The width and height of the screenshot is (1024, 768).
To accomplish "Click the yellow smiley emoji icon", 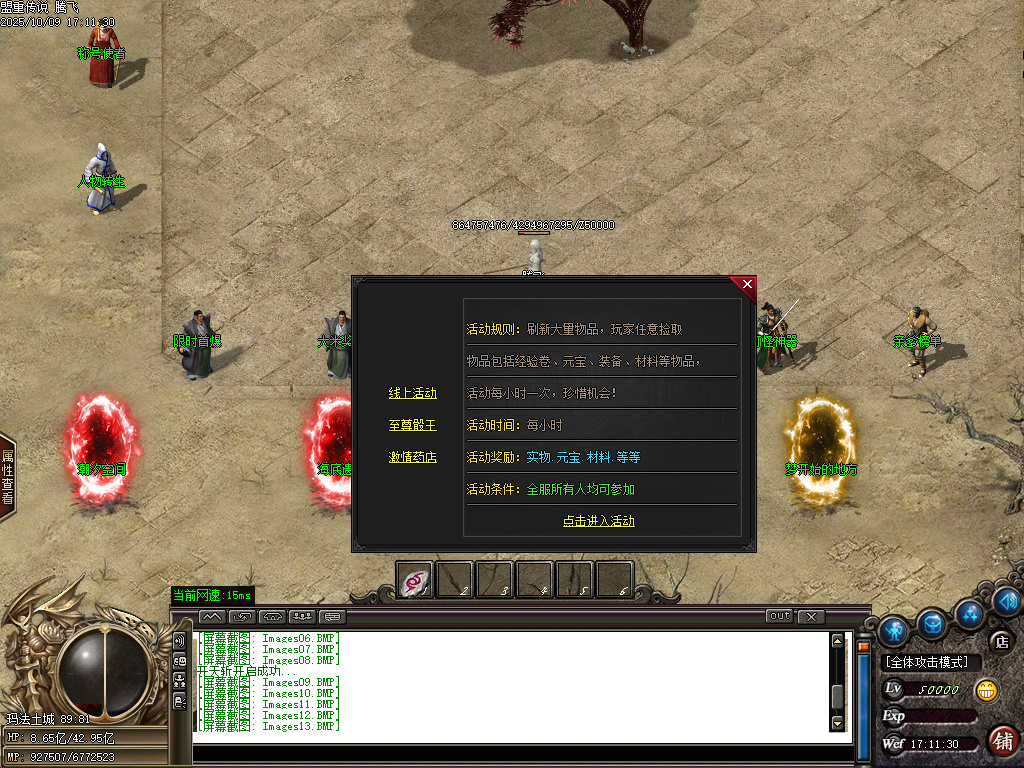I will click(x=987, y=689).
